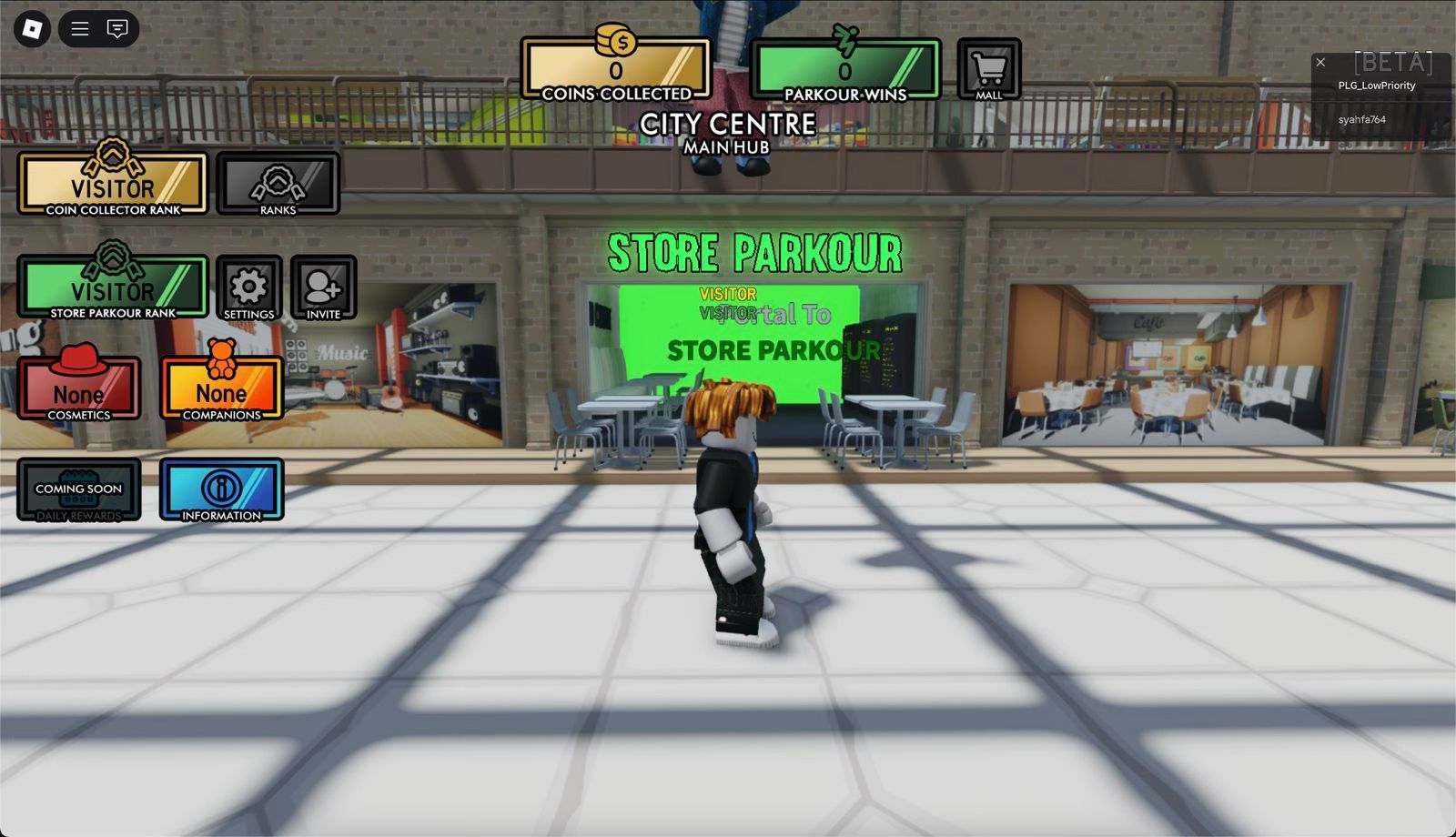
Task: Toggle the Roblox chat window
Action: tap(117, 29)
